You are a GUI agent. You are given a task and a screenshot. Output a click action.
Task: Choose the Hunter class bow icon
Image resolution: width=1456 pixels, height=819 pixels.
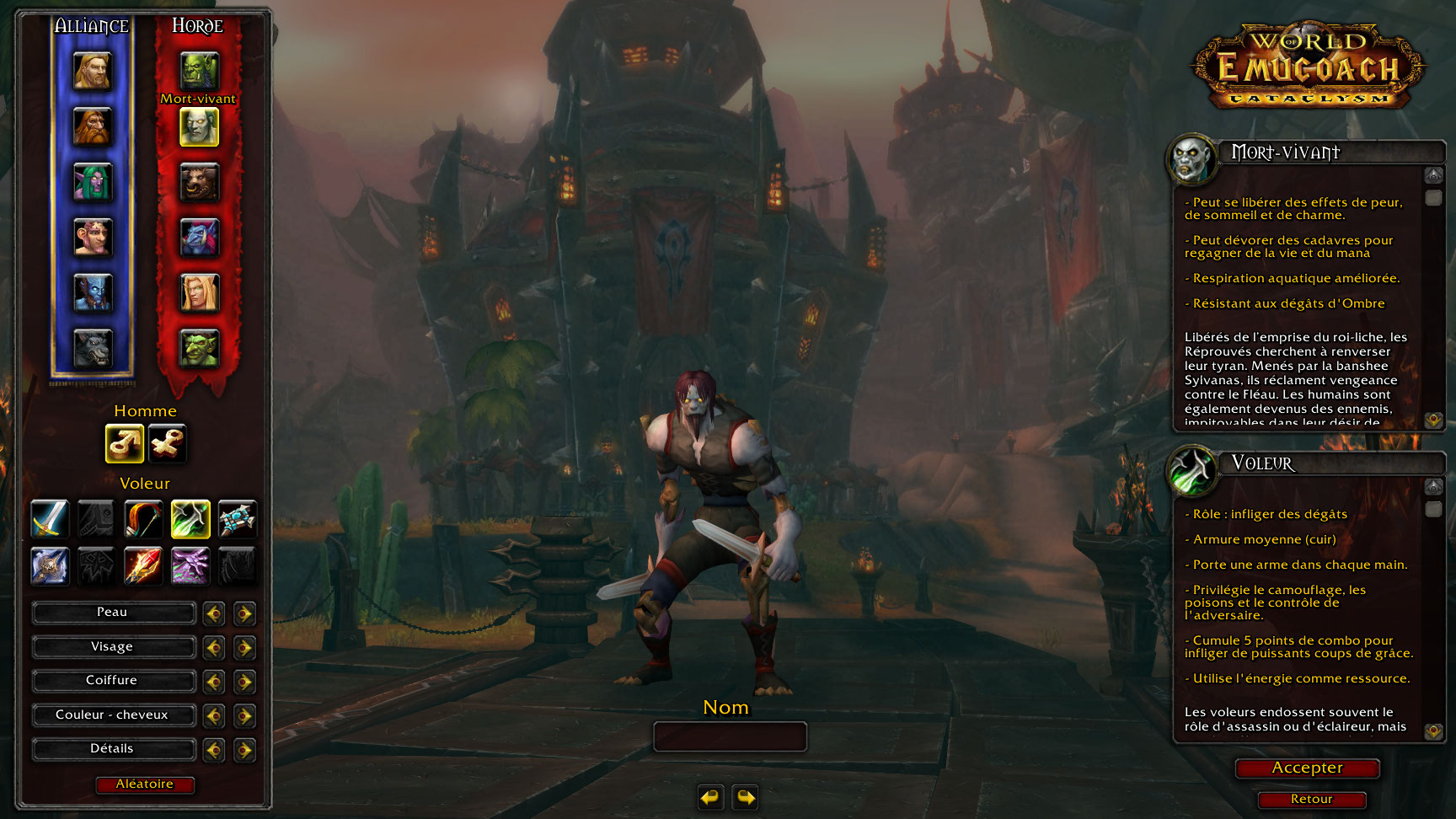tap(143, 519)
